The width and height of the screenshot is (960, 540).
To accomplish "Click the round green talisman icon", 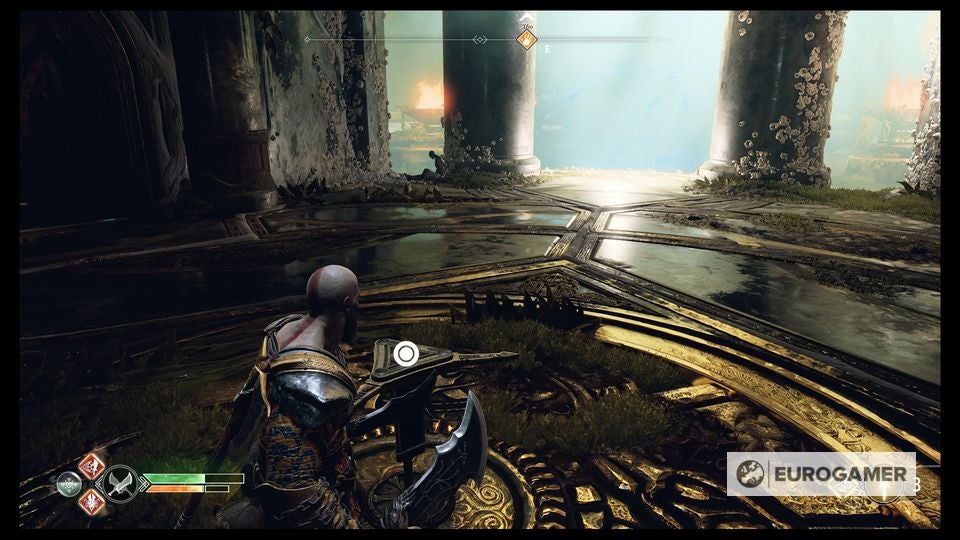I will 69,484.
